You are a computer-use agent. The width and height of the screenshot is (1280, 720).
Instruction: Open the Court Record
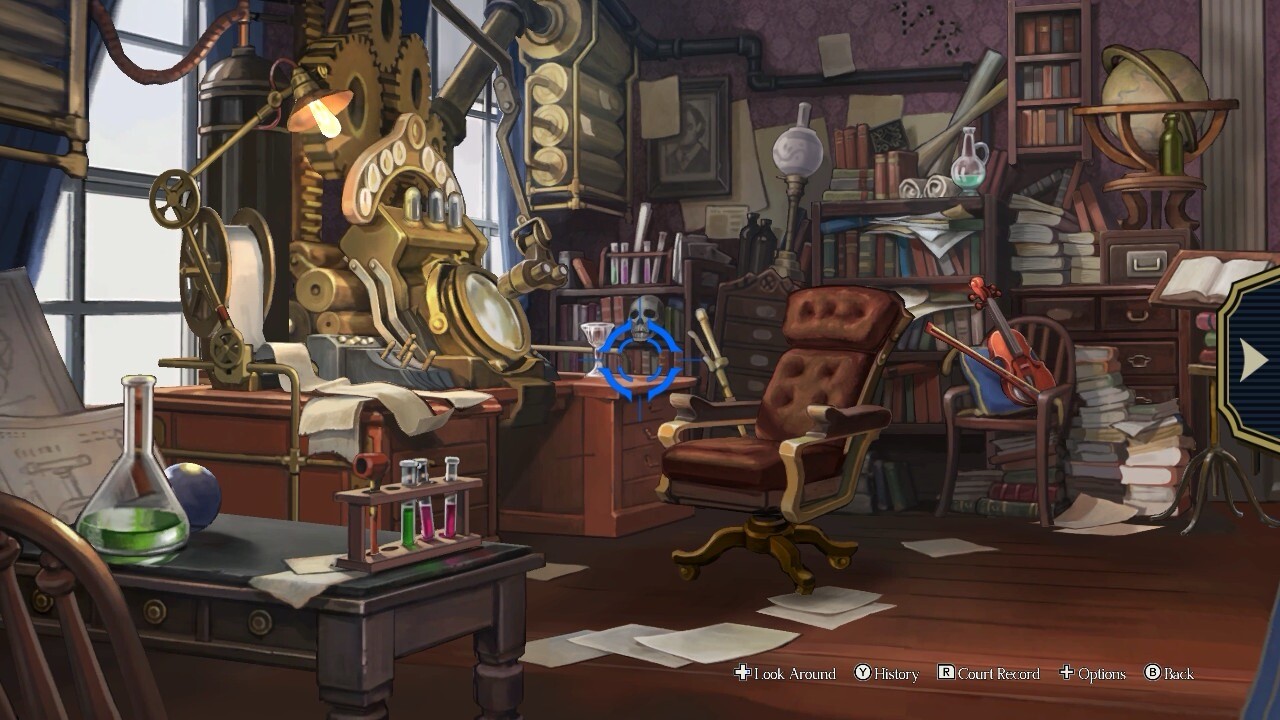tap(989, 674)
